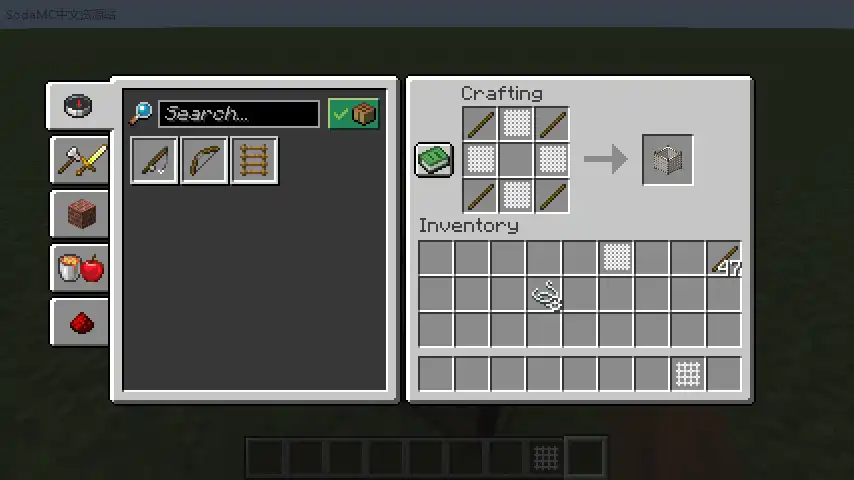
Task: Switch to the brick building blocks tab
Action: click(x=80, y=214)
